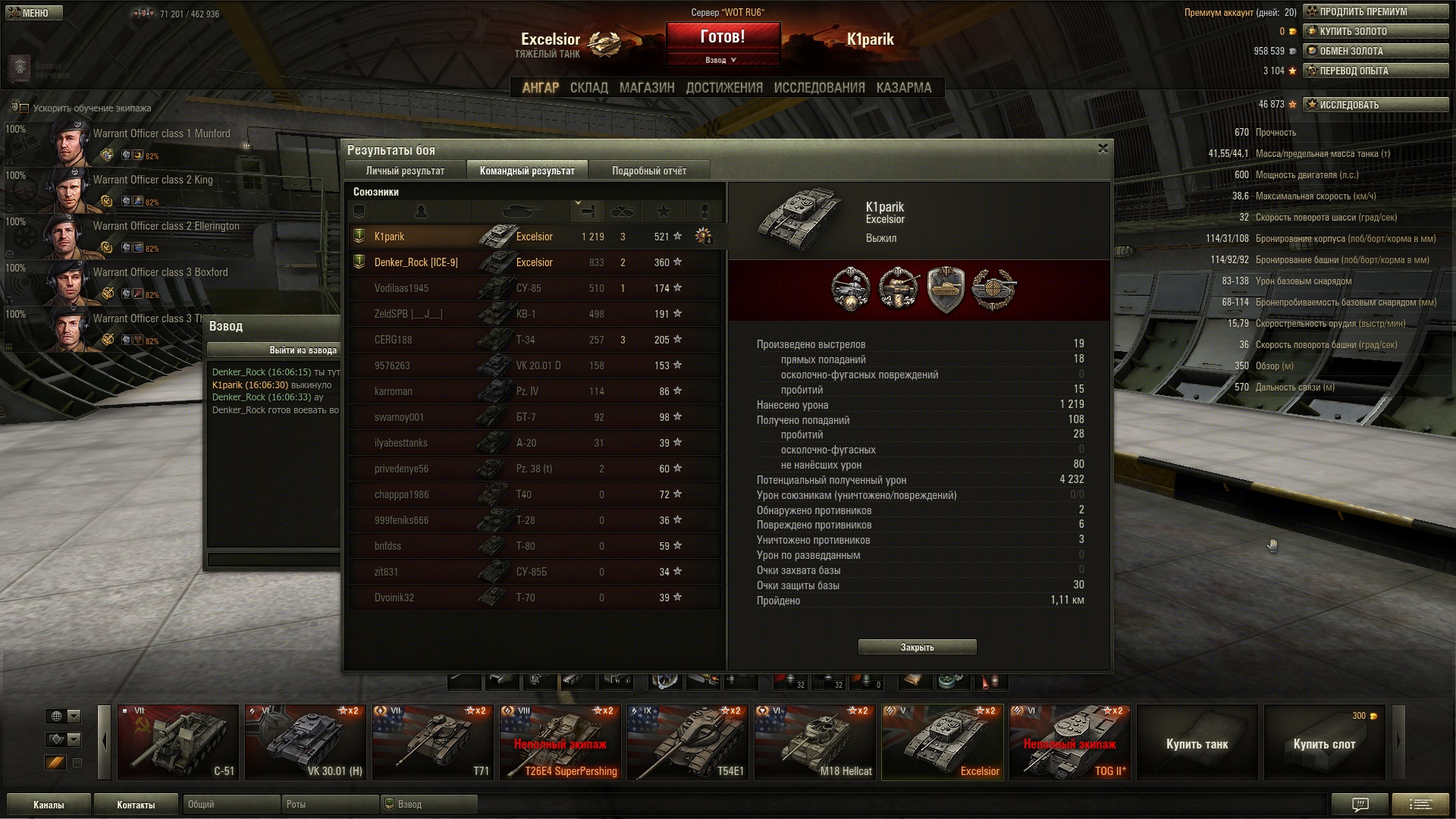Click the Купить золото button
This screenshot has width=1456, height=819.
1375,32
